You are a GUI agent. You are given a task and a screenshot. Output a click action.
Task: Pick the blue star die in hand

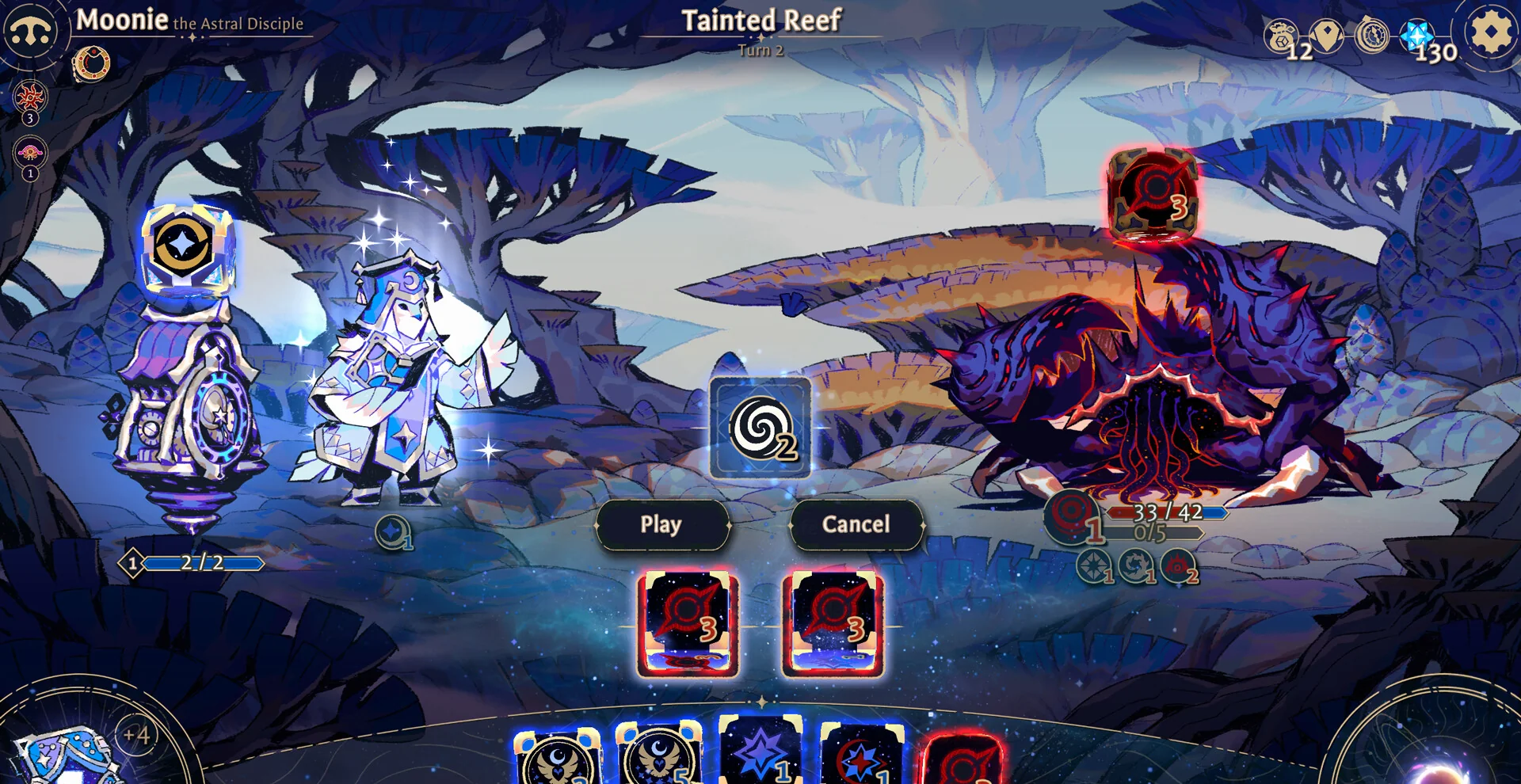coord(760,752)
